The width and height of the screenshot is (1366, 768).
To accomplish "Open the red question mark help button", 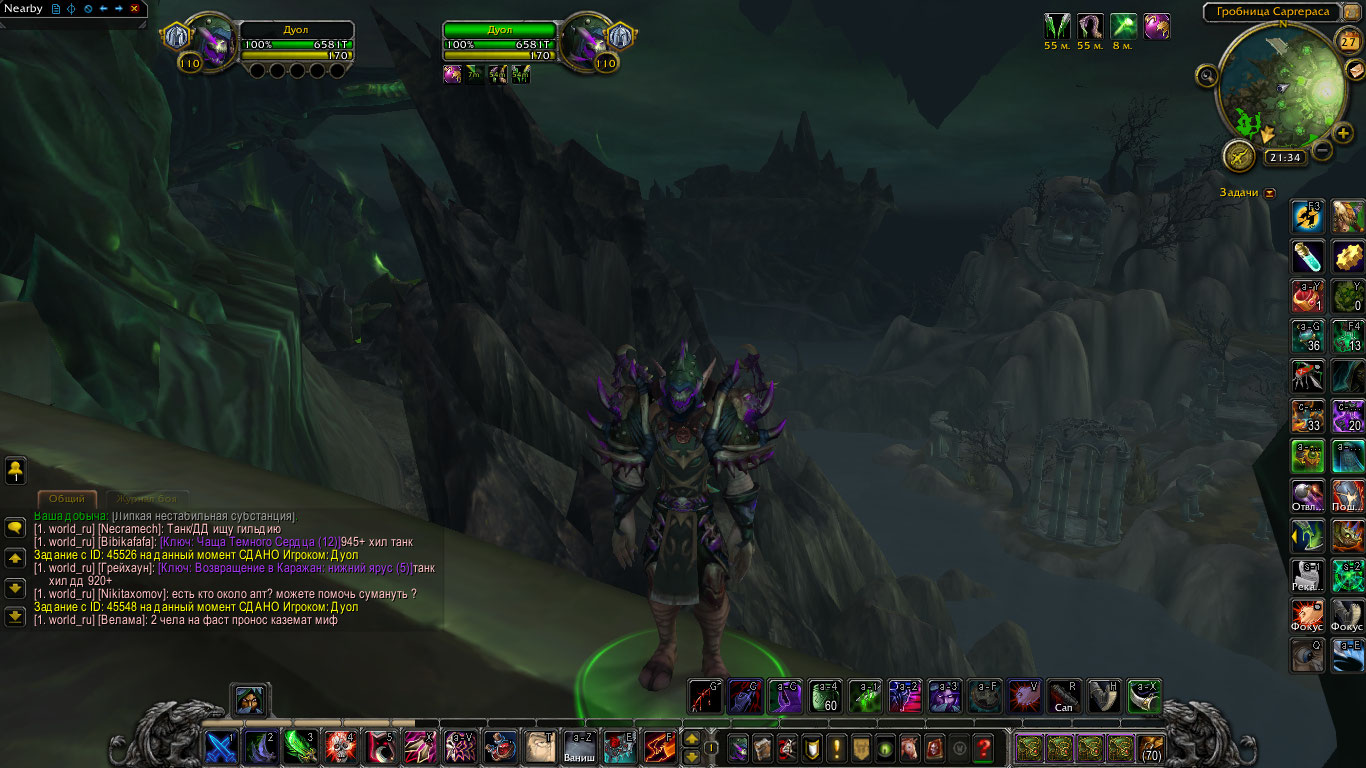I will (x=984, y=747).
